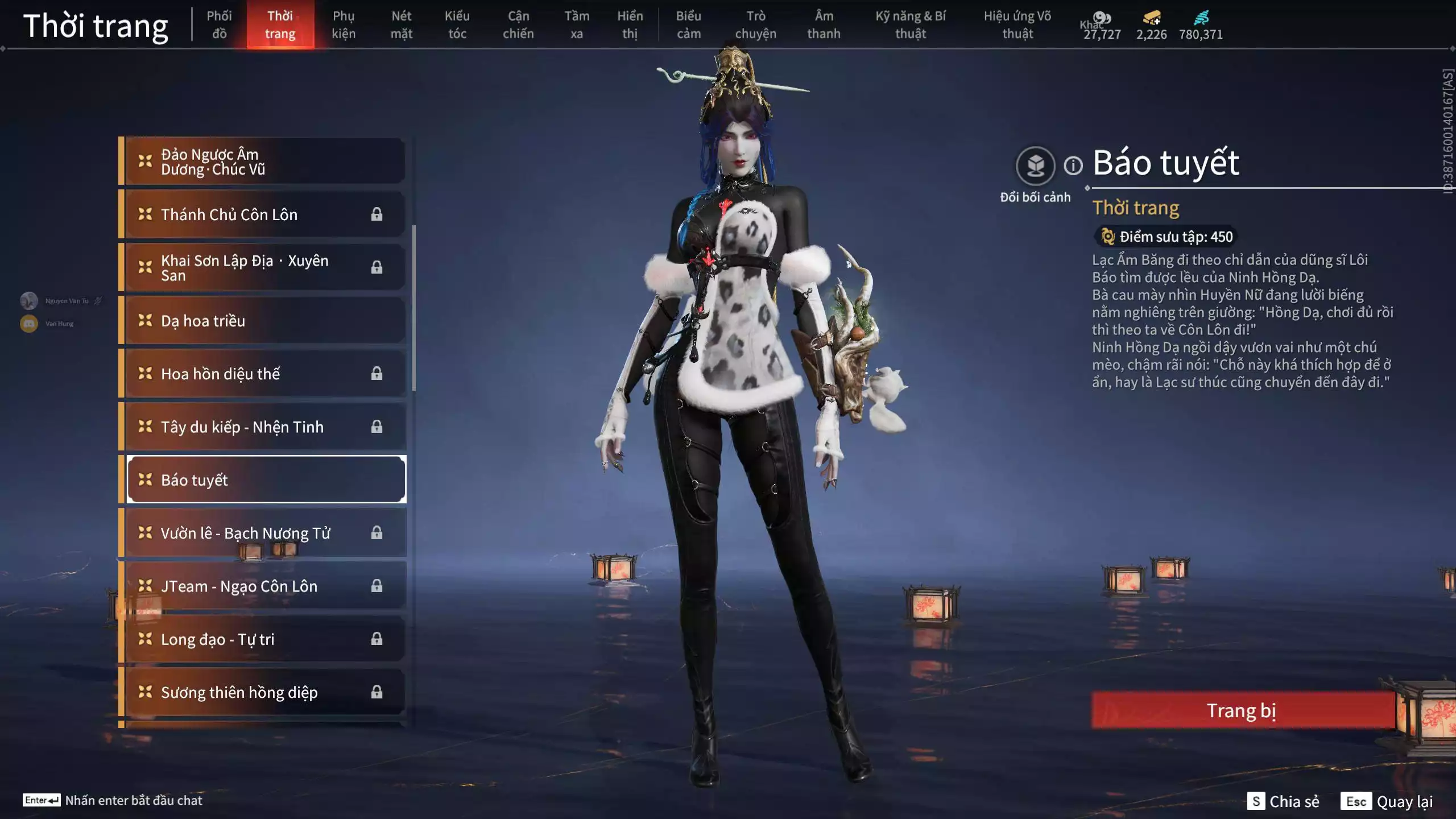The width and height of the screenshot is (1456, 819).
Task: Click the lock icon on Thánh Chủ Côn Lôn
Action: [377, 214]
